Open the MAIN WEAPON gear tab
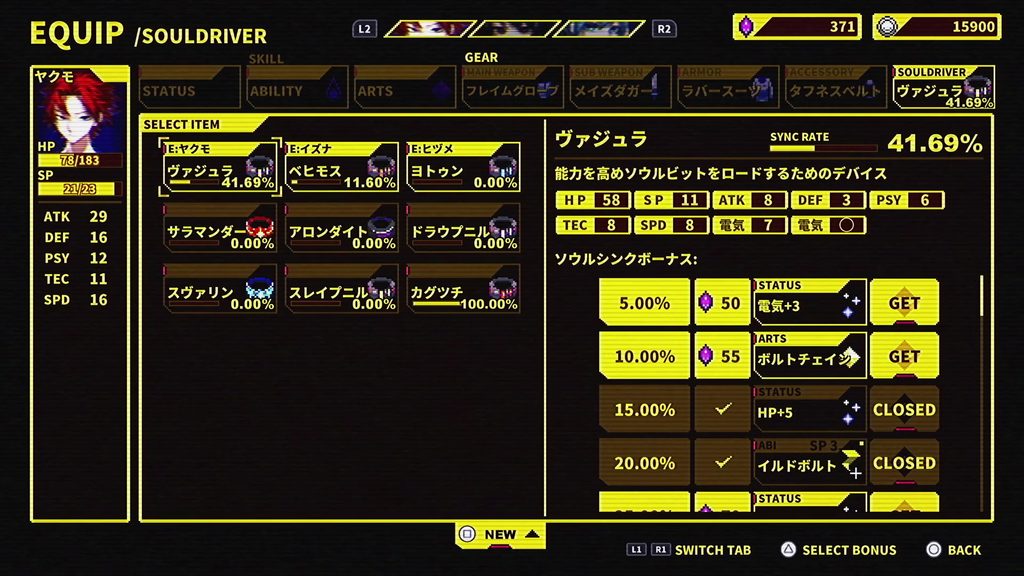Screen dimensions: 1024x576 [x=512, y=89]
